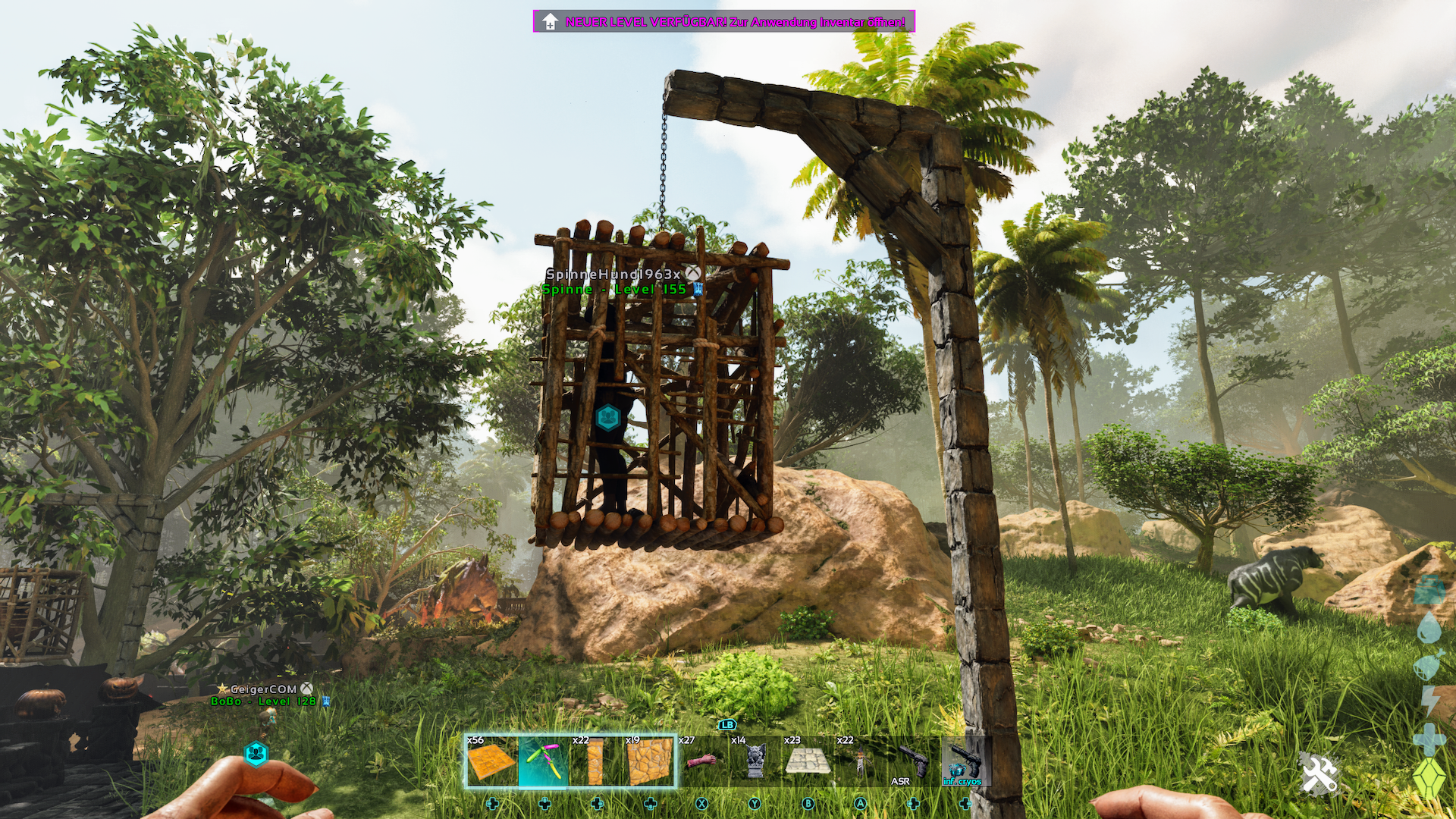Choose the gargoyle statue slot
This screenshot has height=819, width=1456.
coord(755,761)
